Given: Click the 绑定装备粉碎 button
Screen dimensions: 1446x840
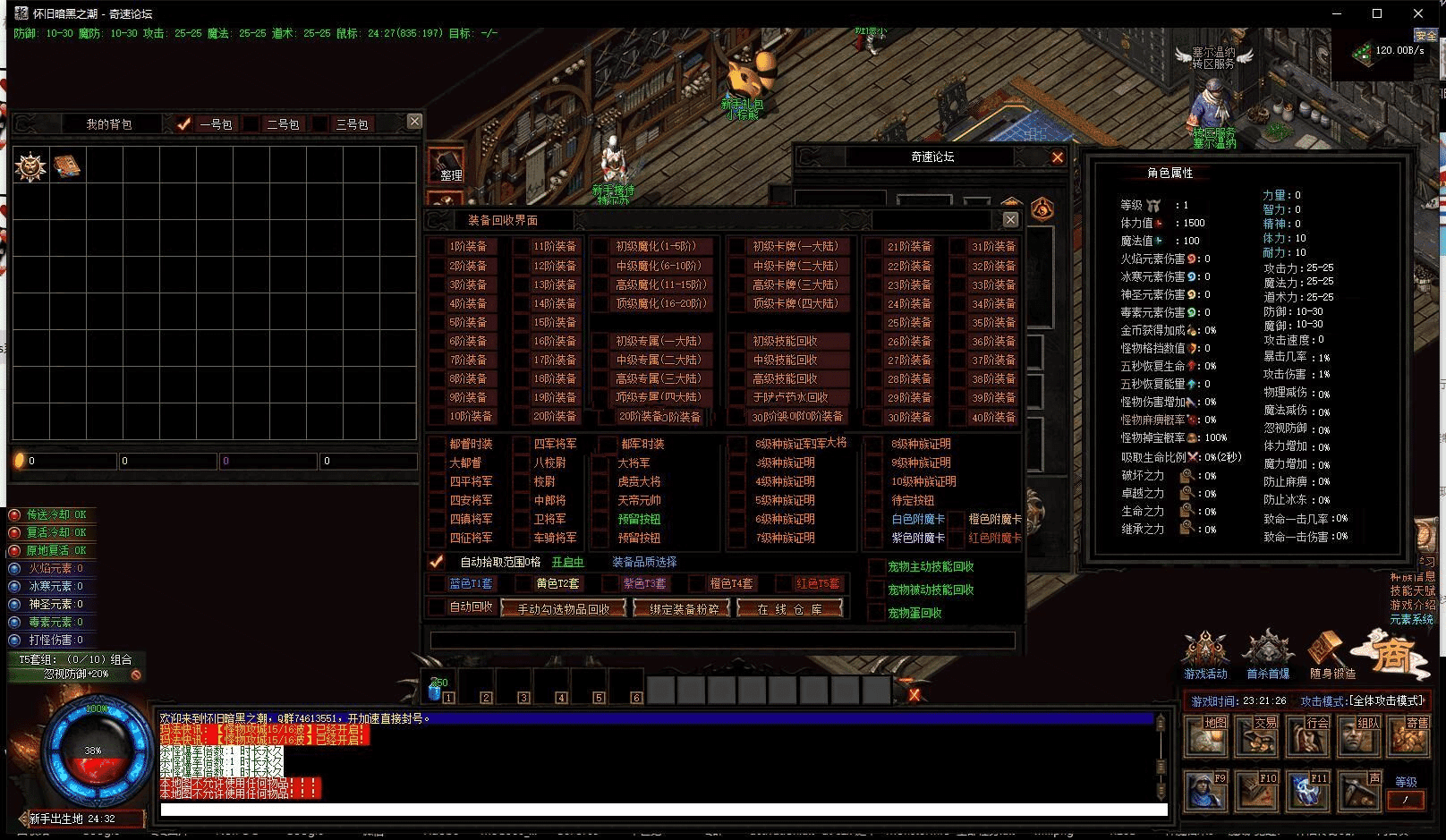Looking at the screenshot, I should point(682,608).
